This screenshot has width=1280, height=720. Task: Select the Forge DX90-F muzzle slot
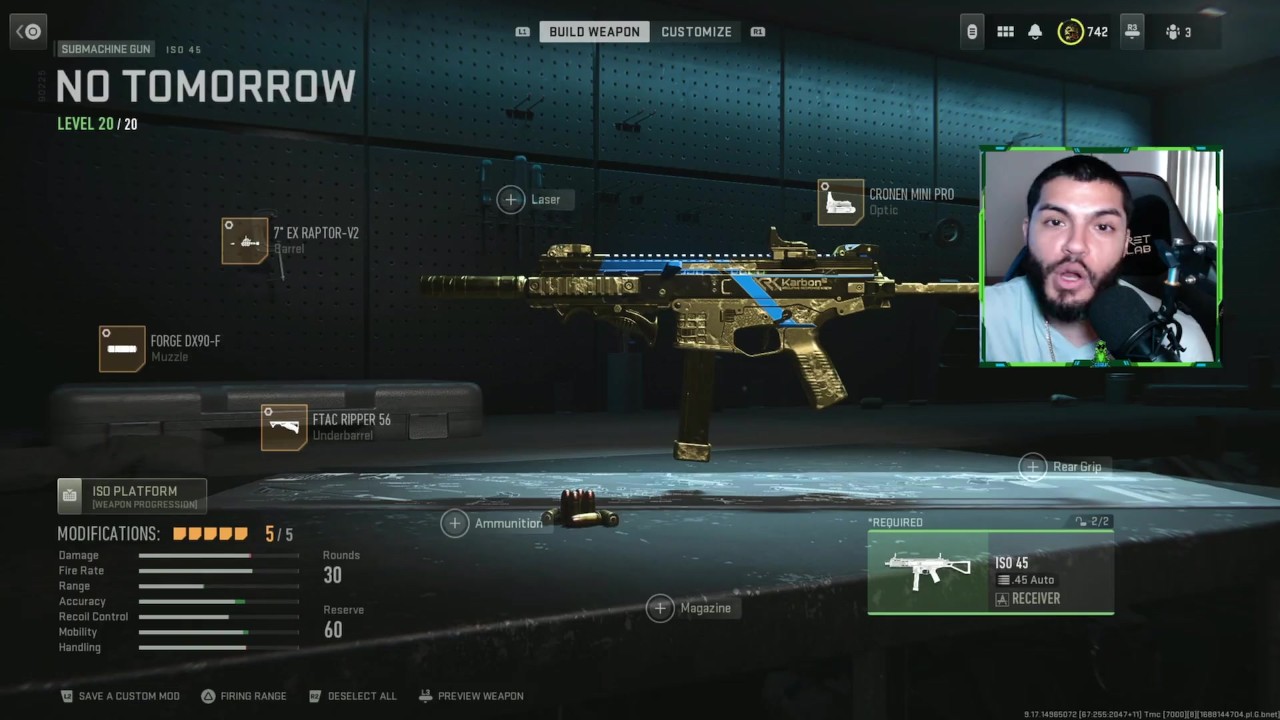pyautogui.click(x=122, y=349)
